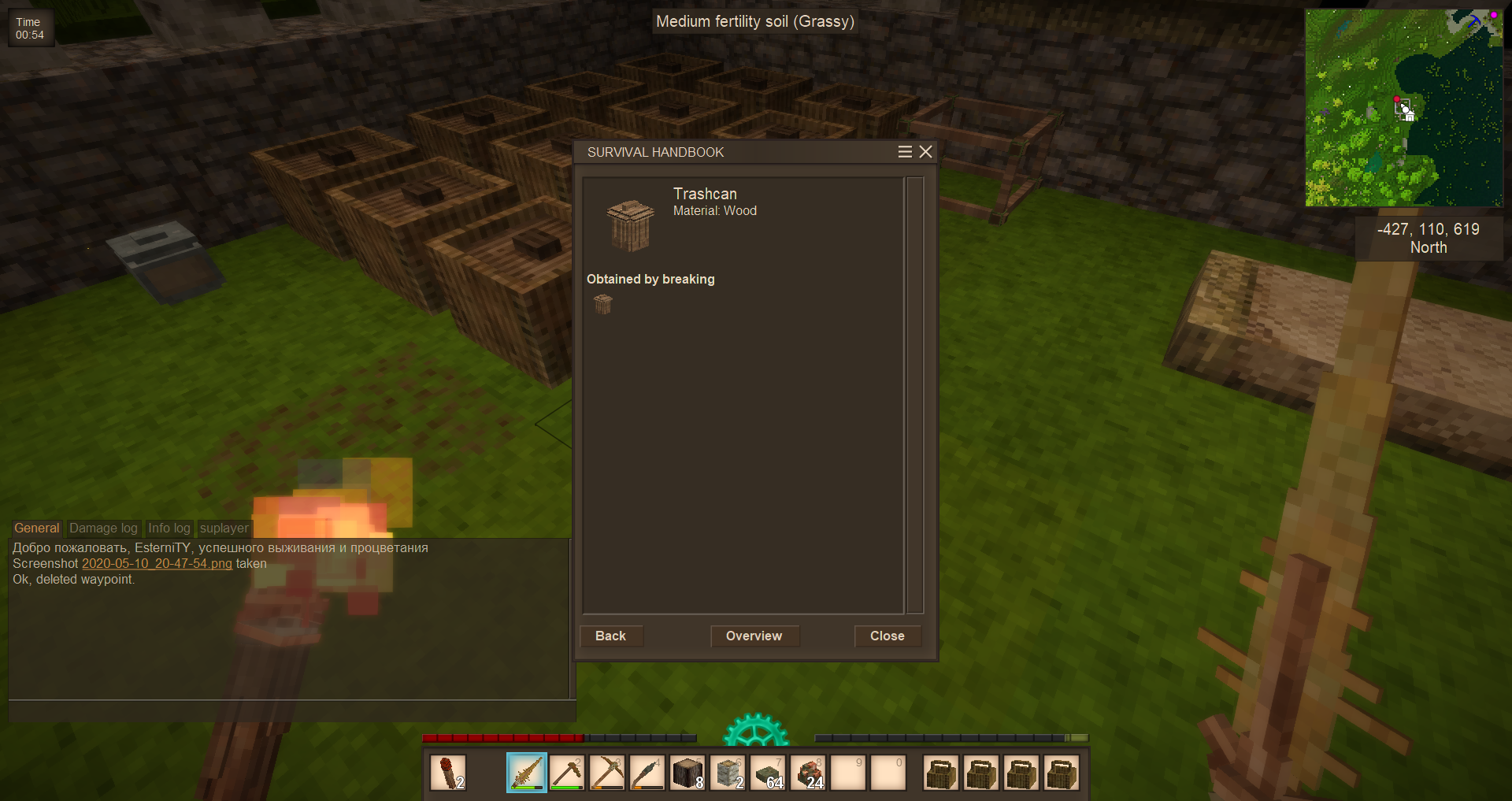Go back in the Survival Handbook
Viewport: 1512px width, 801px height.
click(610, 636)
